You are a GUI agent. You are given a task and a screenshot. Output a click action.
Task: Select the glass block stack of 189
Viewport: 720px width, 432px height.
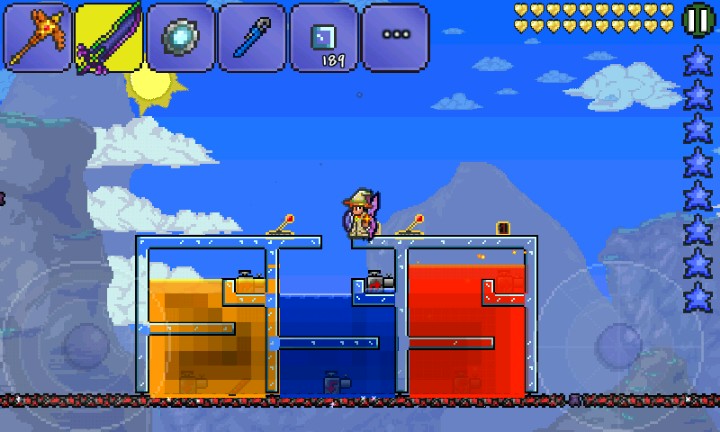click(324, 37)
